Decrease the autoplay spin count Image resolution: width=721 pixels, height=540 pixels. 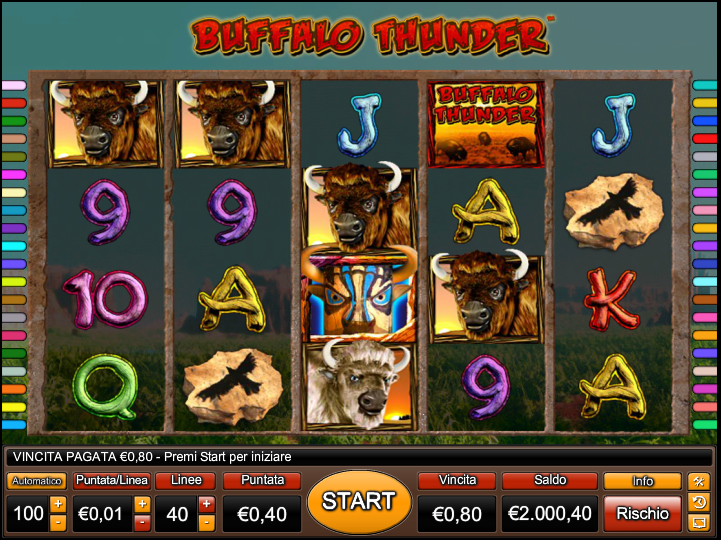coord(58,522)
